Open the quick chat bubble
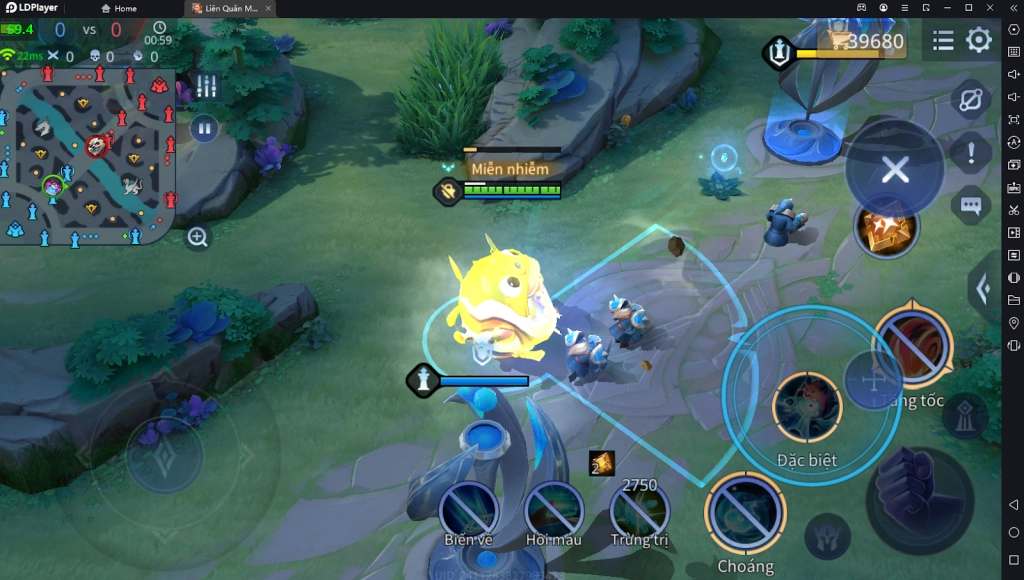The image size is (1024, 580). (x=970, y=205)
